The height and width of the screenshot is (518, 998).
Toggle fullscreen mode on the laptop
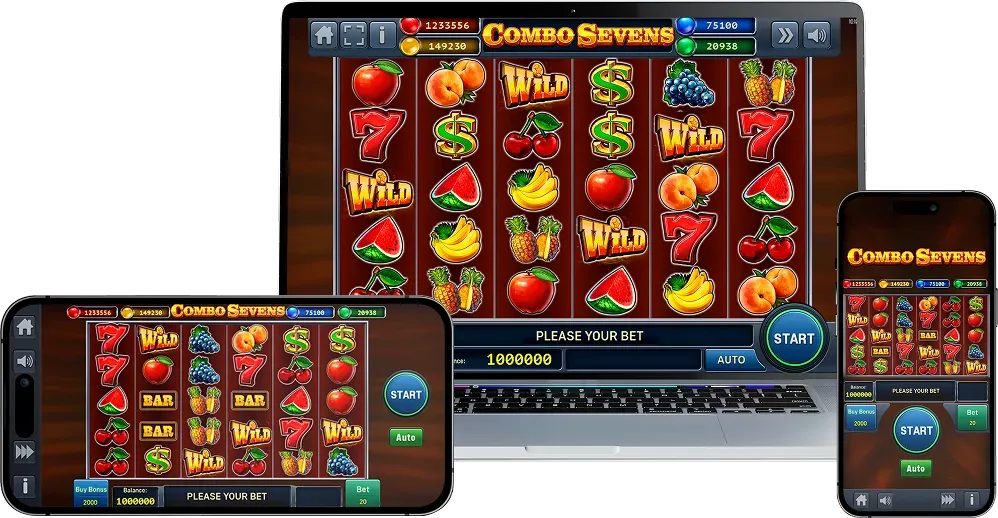[353, 34]
